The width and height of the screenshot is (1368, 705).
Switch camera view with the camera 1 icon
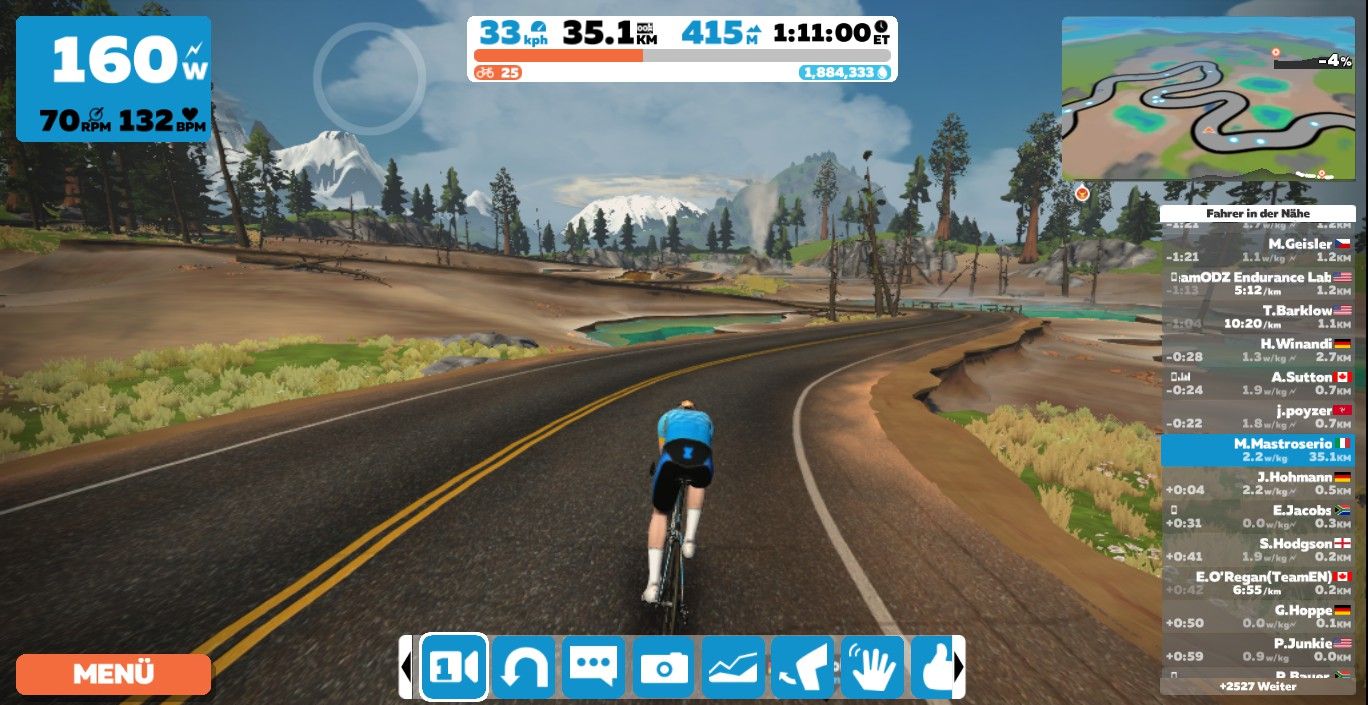click(453, 666)
